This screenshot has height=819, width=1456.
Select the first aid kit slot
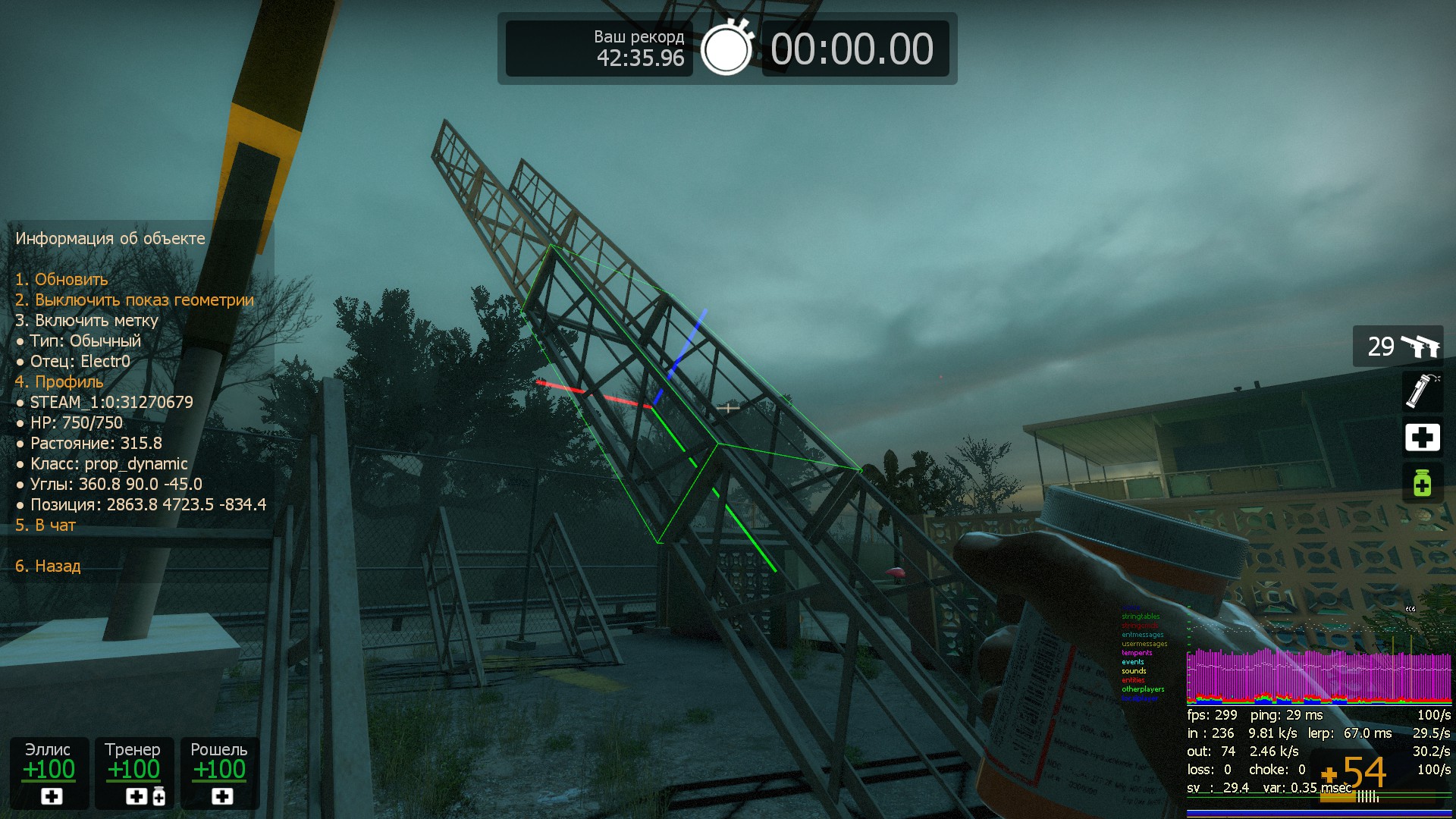click(1422, 438)
